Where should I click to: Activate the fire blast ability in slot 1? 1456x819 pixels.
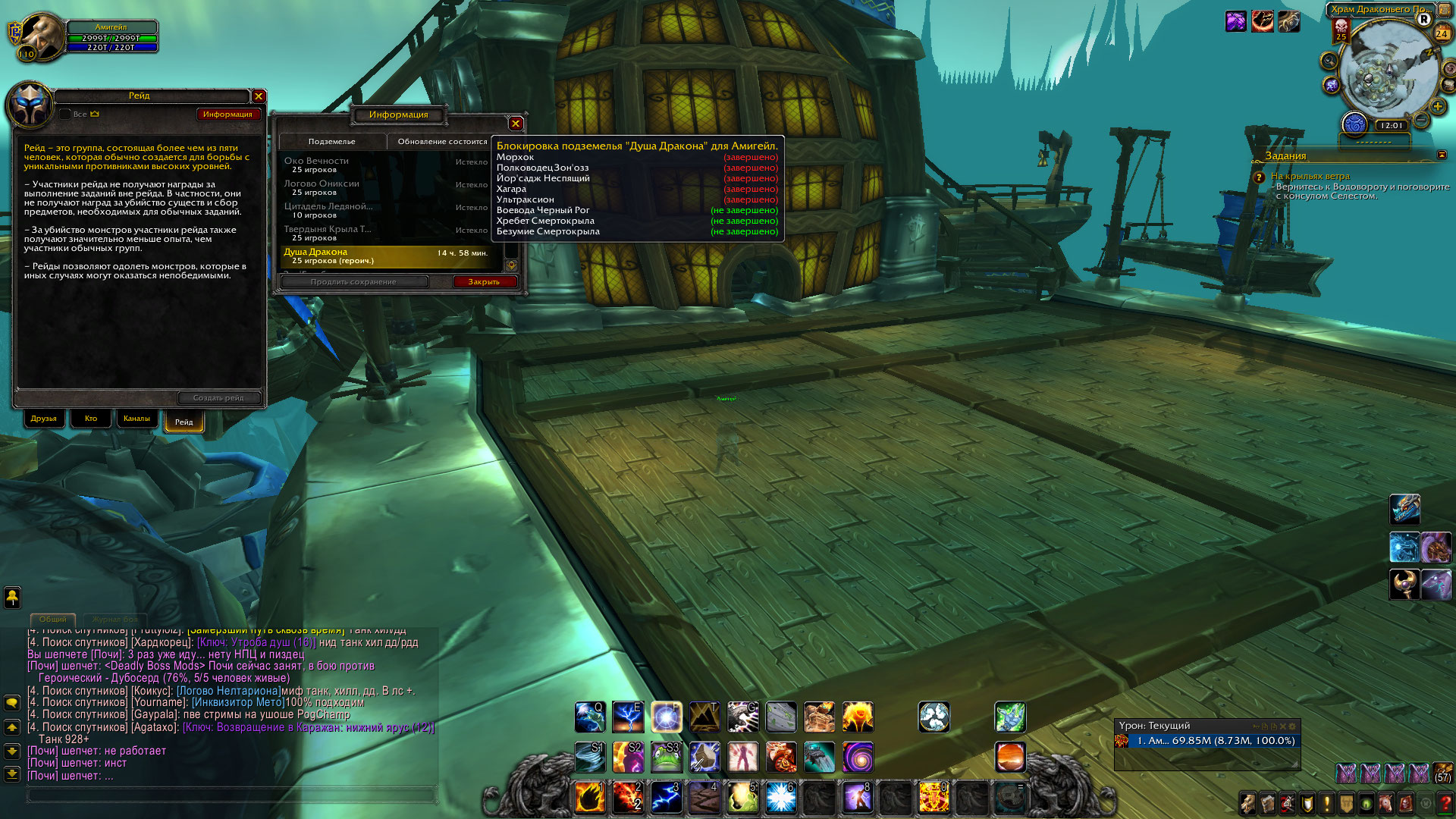(x=590, y=798)
